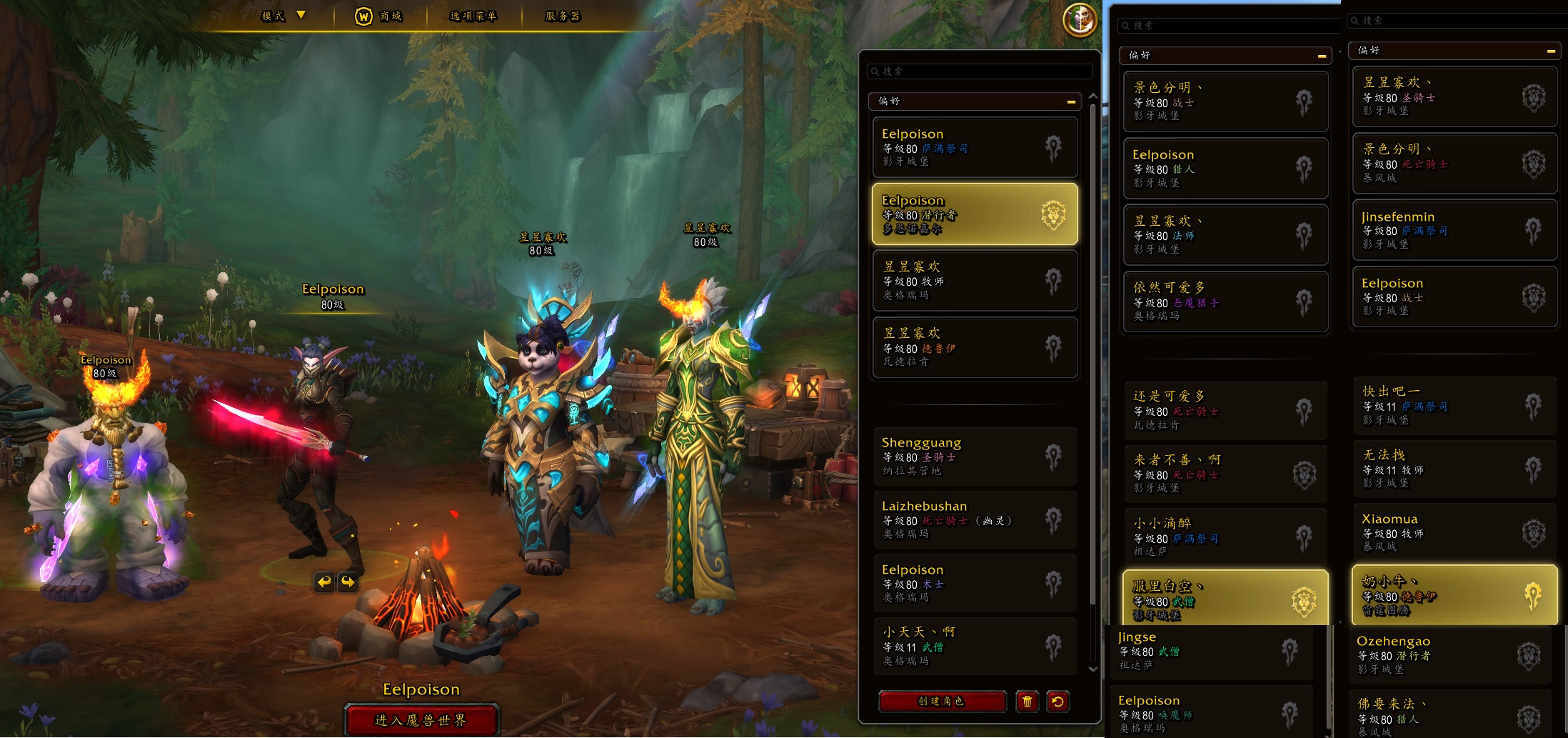Click the trash can delete character icon
Viewport: 1568px width, 738px height.
click(1027, 702)
